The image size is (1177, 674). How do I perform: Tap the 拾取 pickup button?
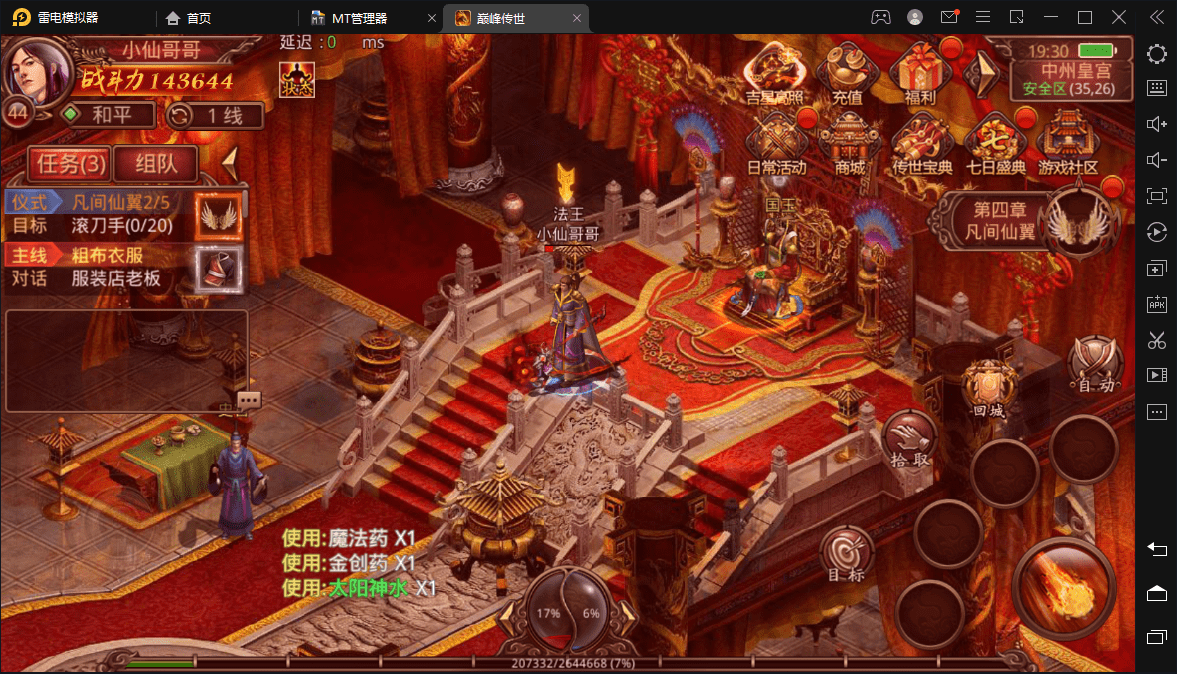(910, 440)
